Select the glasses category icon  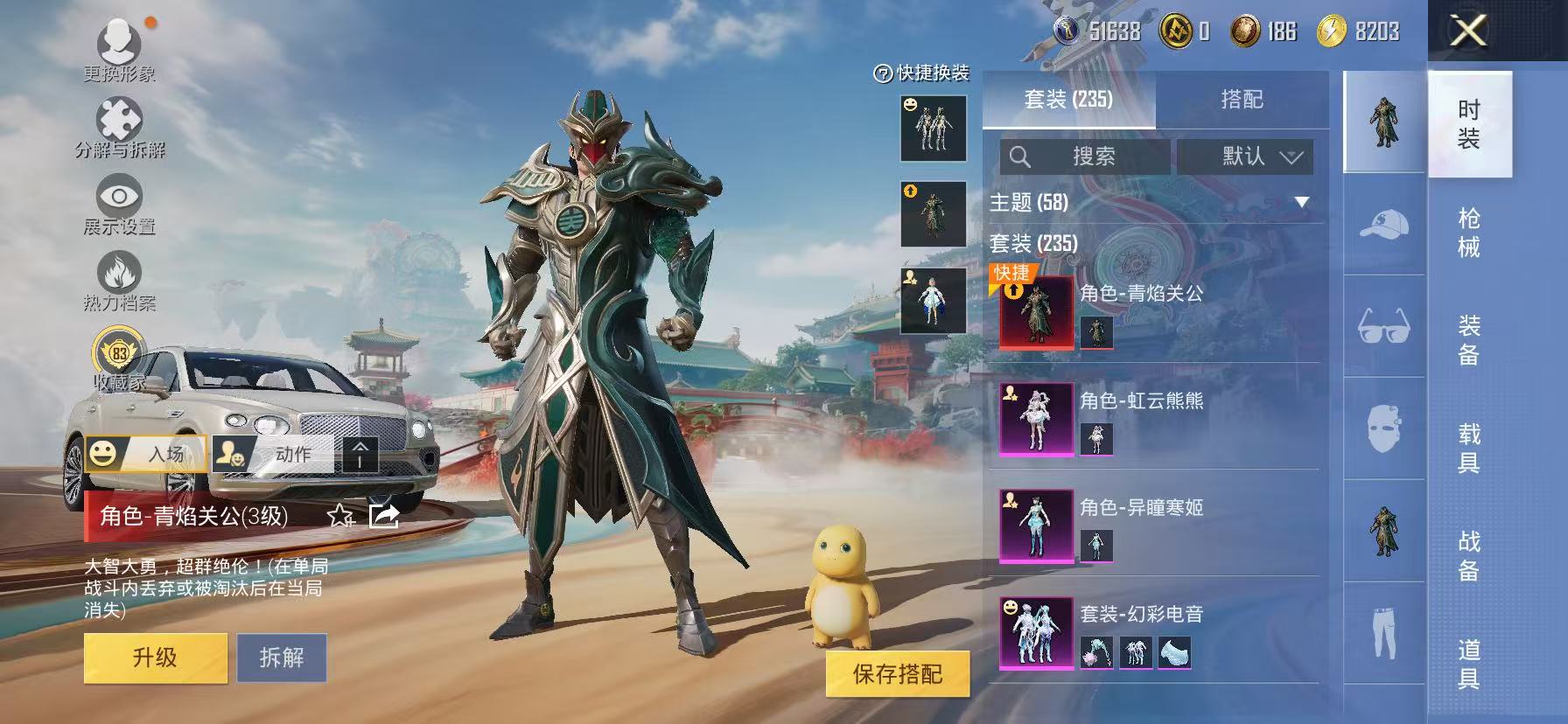1382,327
